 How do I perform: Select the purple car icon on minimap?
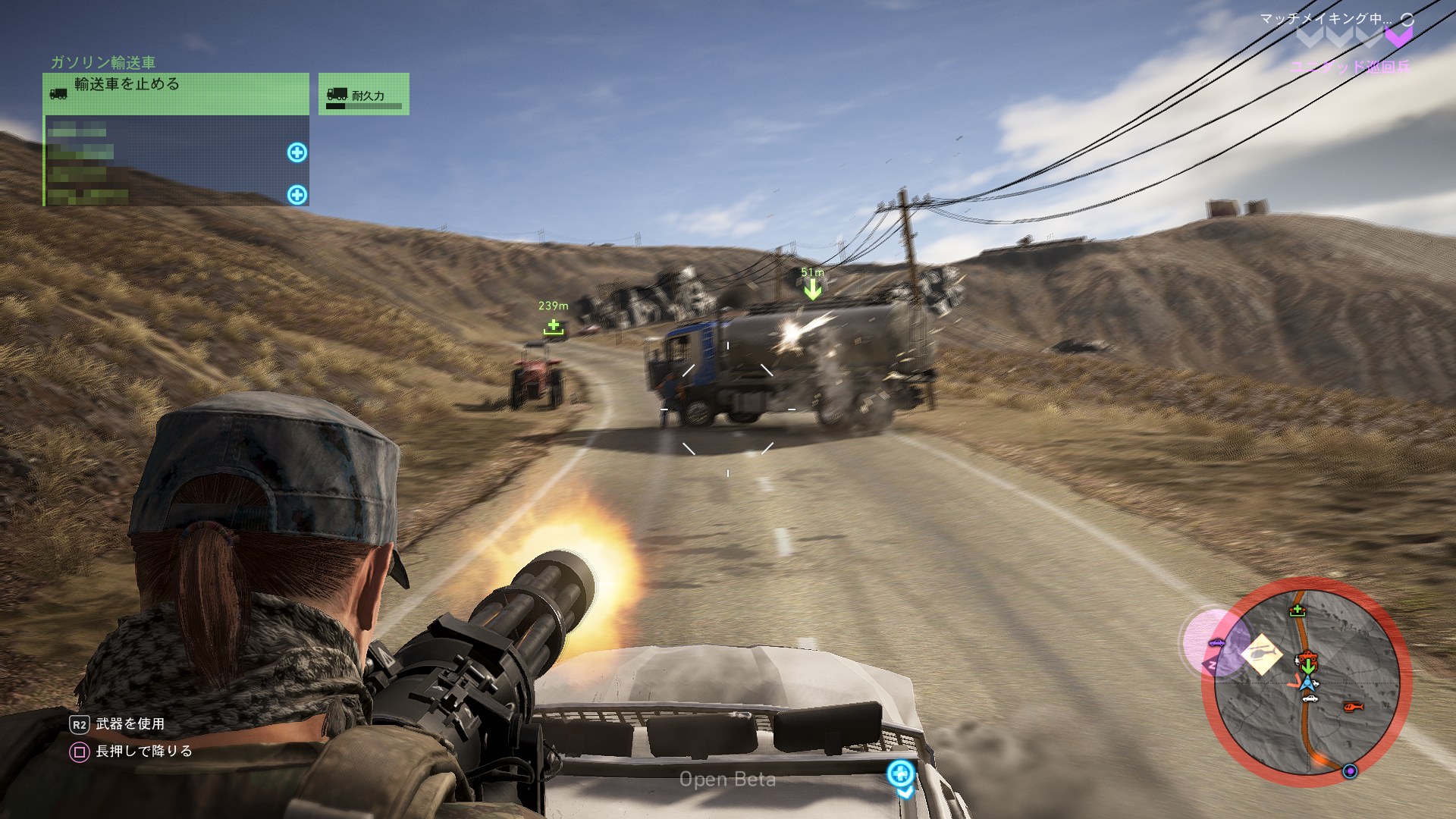pos(1216,643)
